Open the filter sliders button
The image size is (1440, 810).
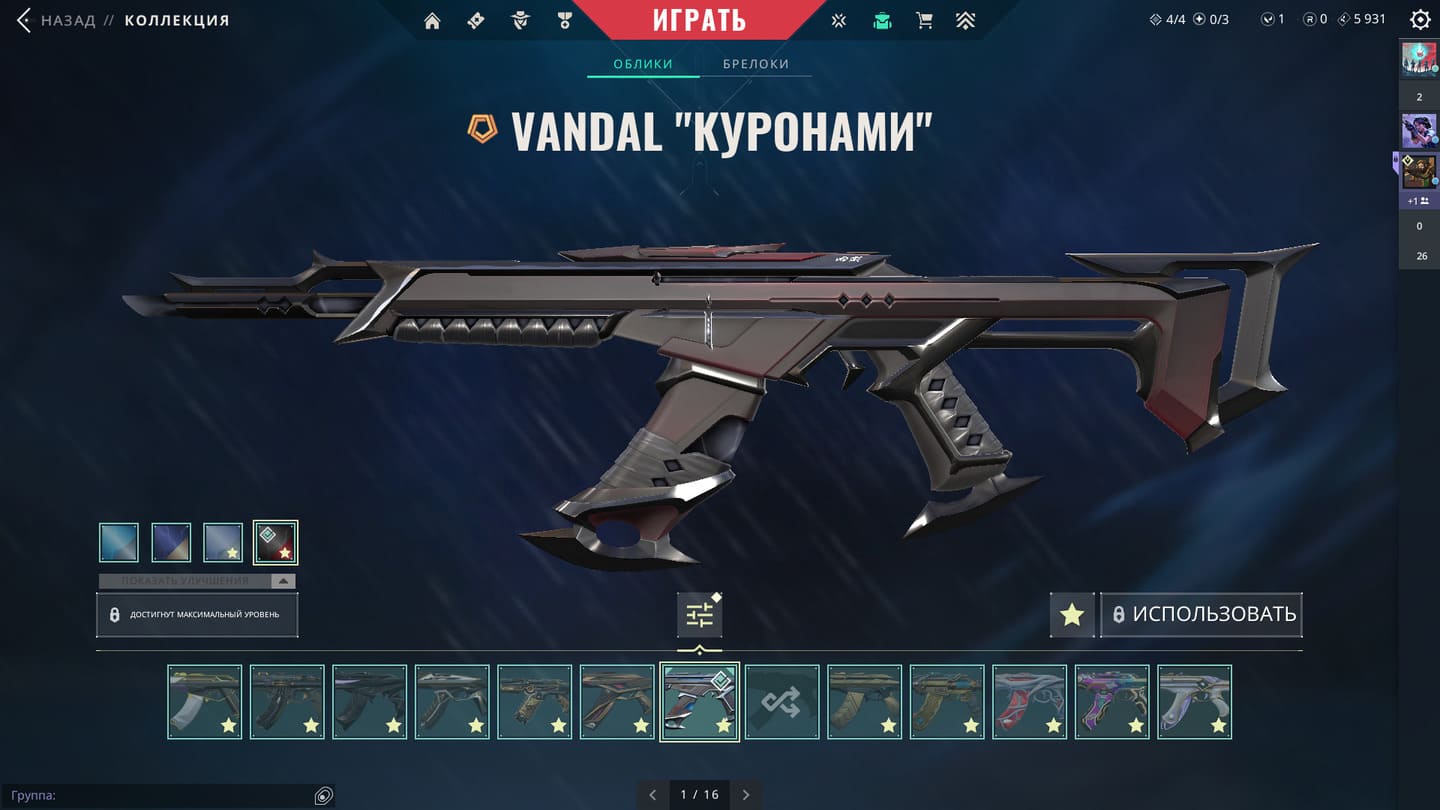click(699, 615)
